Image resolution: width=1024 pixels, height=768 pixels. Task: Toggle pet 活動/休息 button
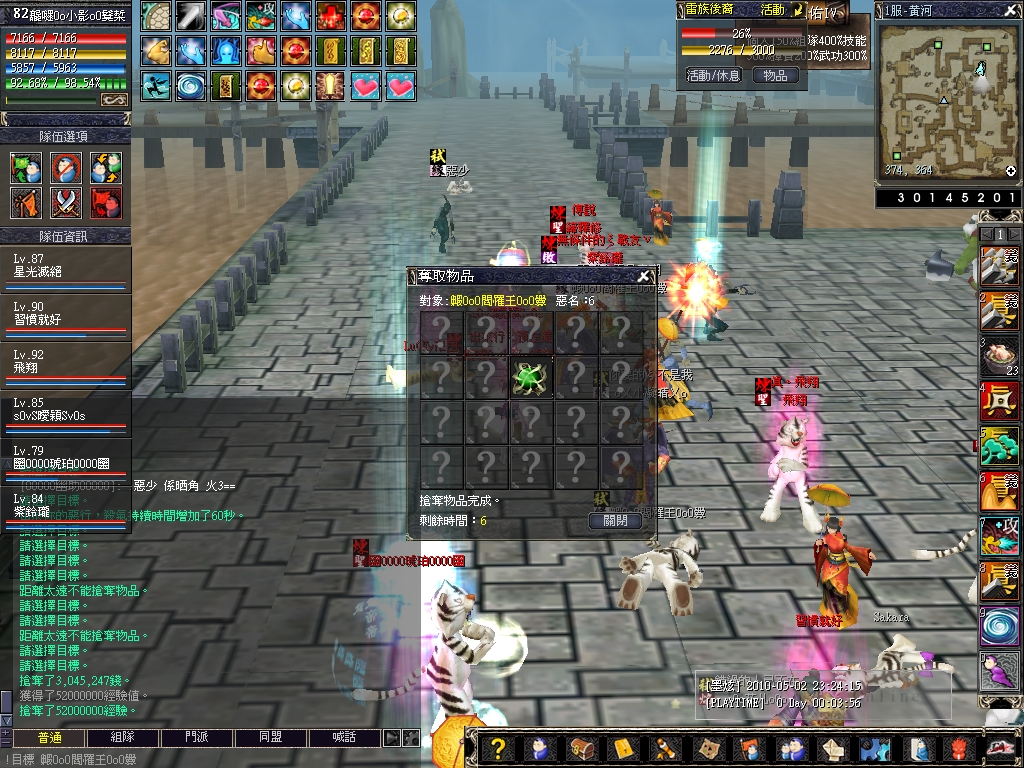(x=713, y=75)
